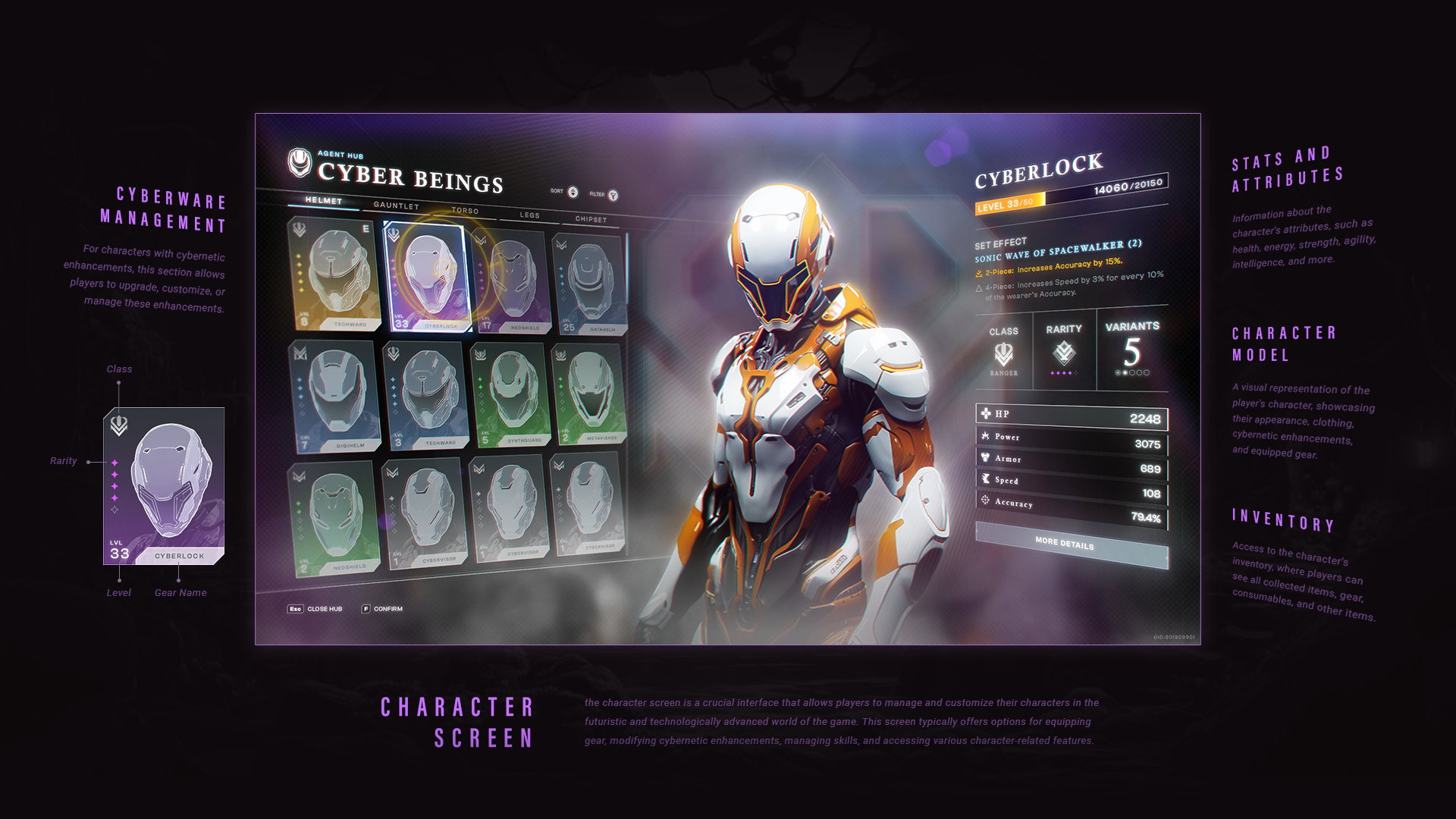Choose the Cyberlock level 33 helmet card
Image resolution: width=1456 pixels, height=819 pixels.
point(426,278)
